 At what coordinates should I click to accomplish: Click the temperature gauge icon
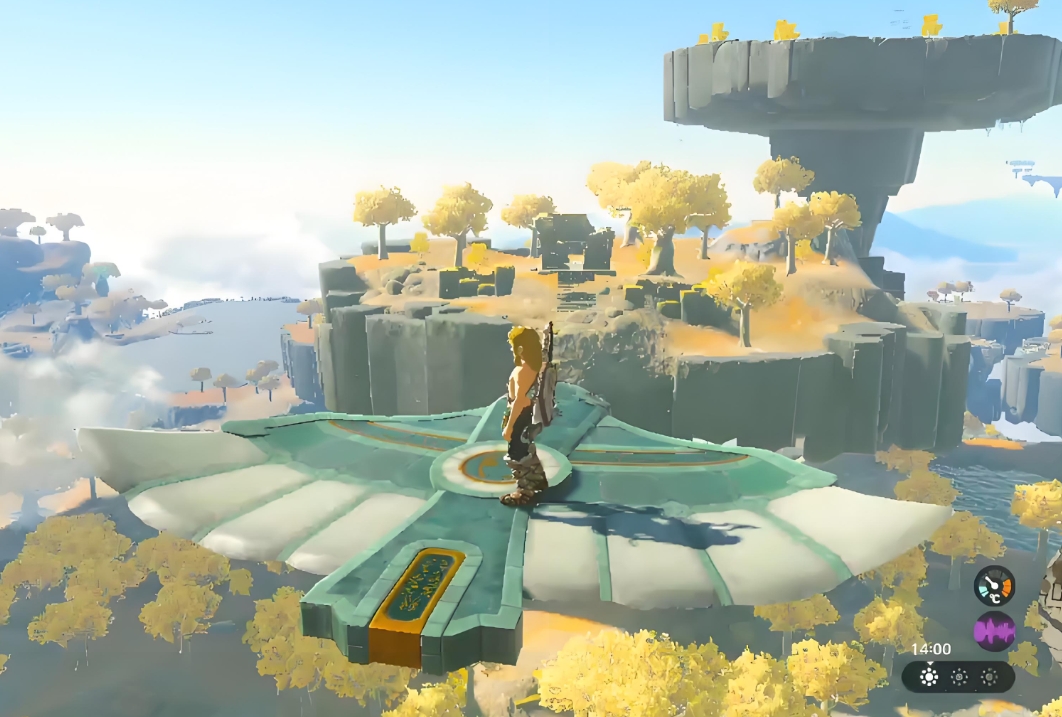(994, 586)
